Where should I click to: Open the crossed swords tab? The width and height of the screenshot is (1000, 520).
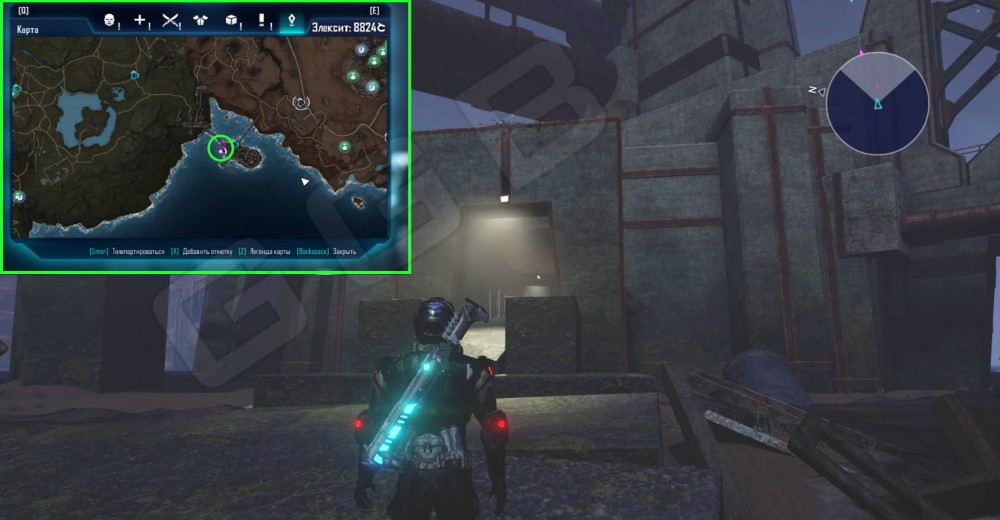click(170, 20)
